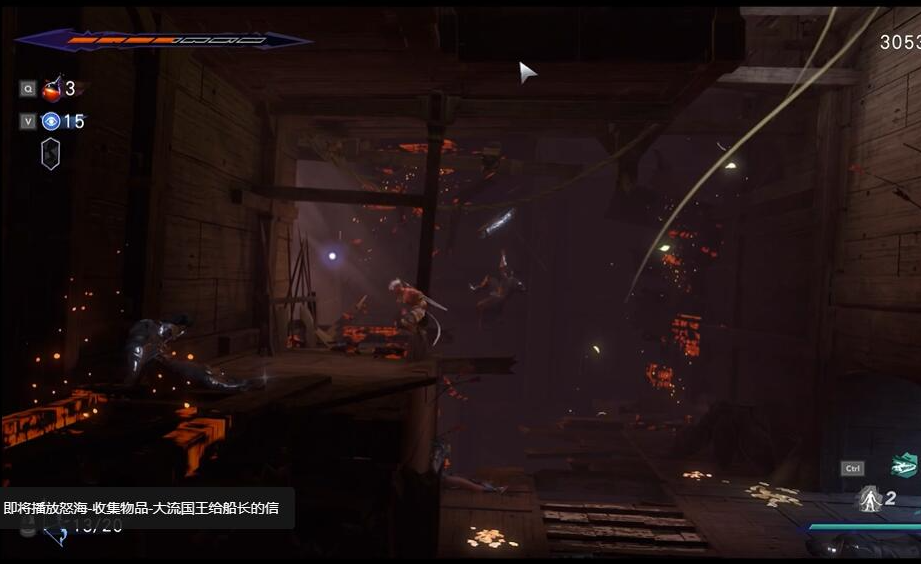Trigger the teal crocodile-jaw ability icon
Image resolution: width=921 pixels, height=564 pixels.
tap(904, 466)
